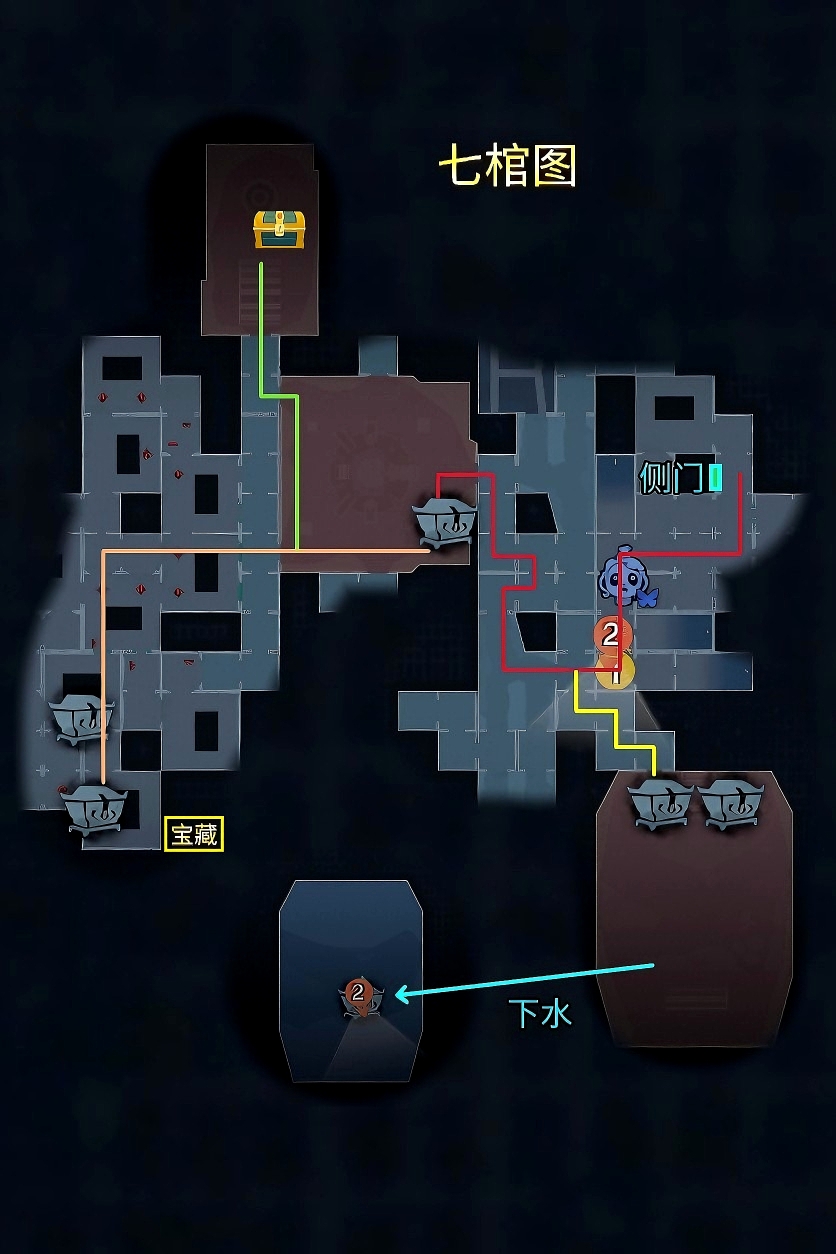This screenshot has width=836, height=1254.
Task: Choose the red number 2 marker above marker 1
Action: [611, 634]
